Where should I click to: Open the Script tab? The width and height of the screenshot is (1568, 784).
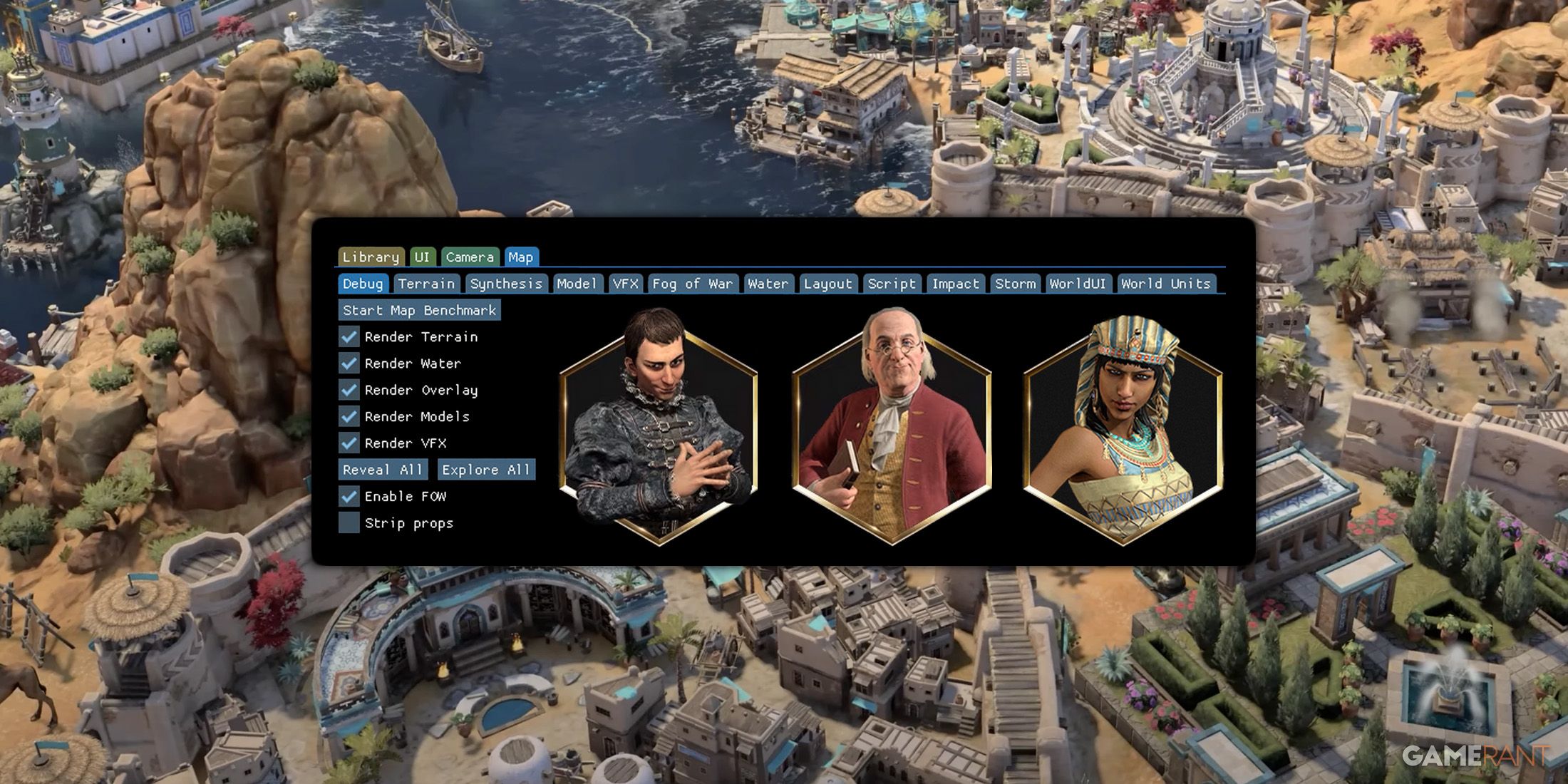point(892,283)
